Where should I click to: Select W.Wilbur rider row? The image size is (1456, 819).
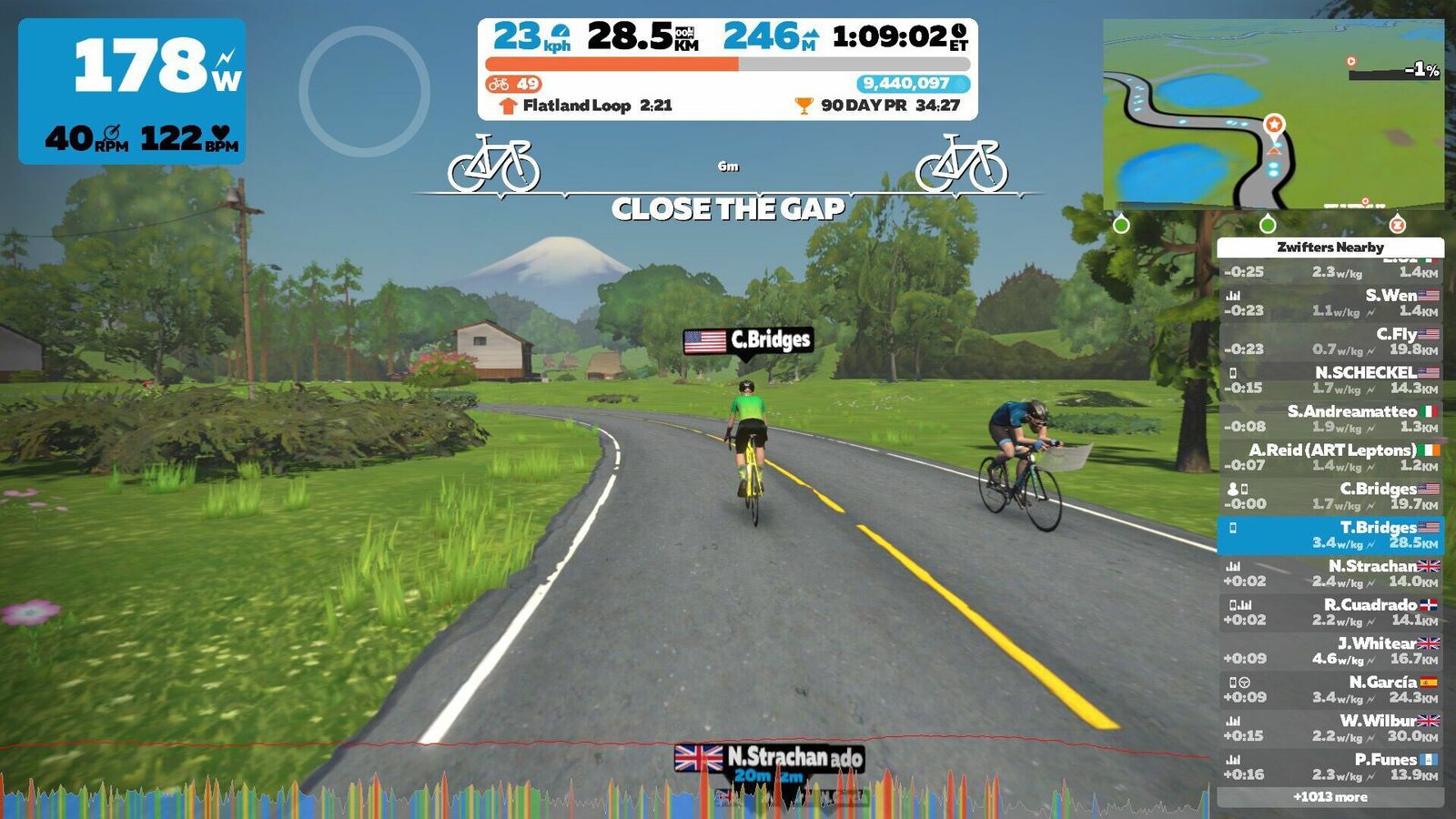(1330, 728)
